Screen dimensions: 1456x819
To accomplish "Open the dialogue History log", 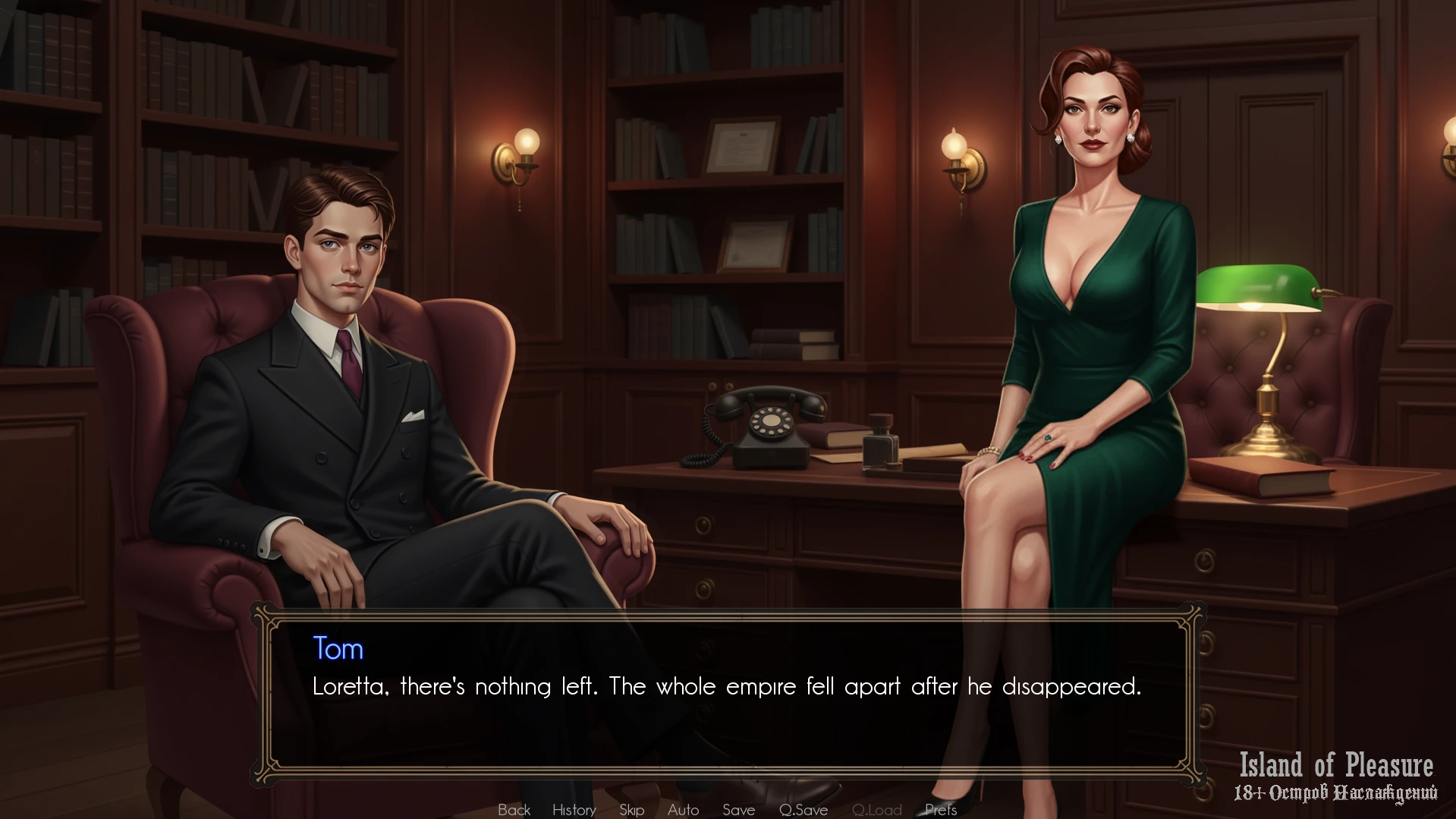I will pyautogui.click(x=574, y=810).
